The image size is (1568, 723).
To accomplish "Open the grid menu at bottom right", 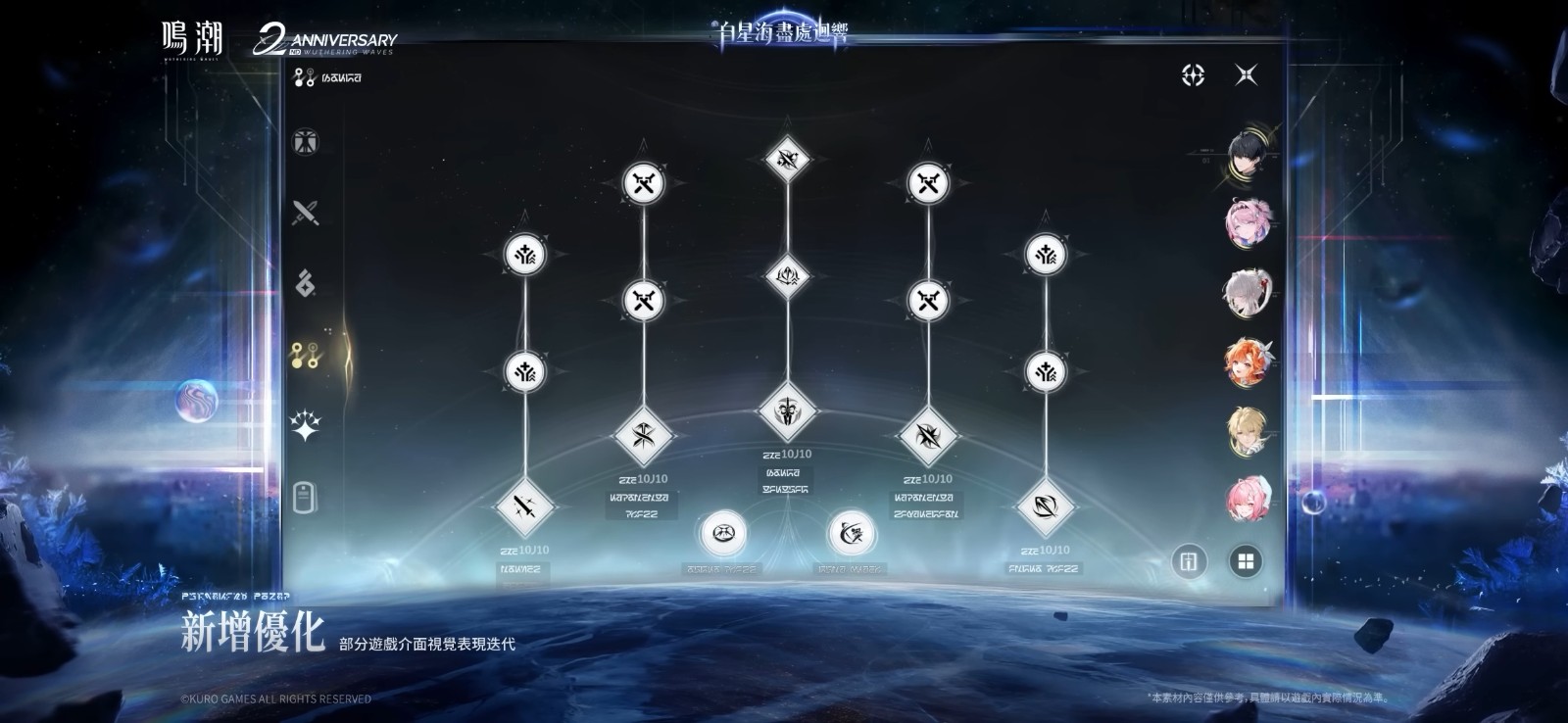I will point(1245,560).
